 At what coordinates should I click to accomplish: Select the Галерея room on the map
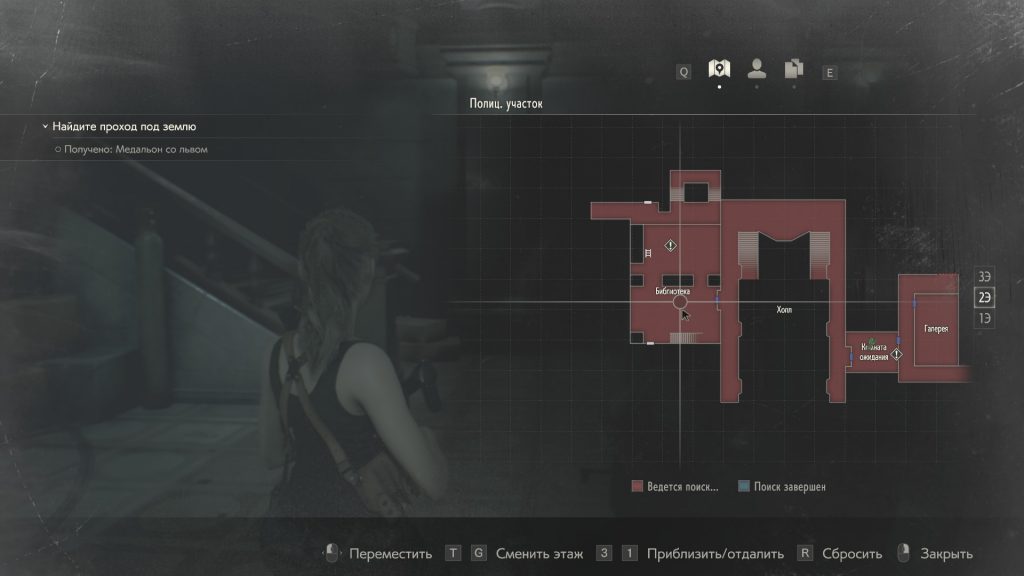click(936, 327)
